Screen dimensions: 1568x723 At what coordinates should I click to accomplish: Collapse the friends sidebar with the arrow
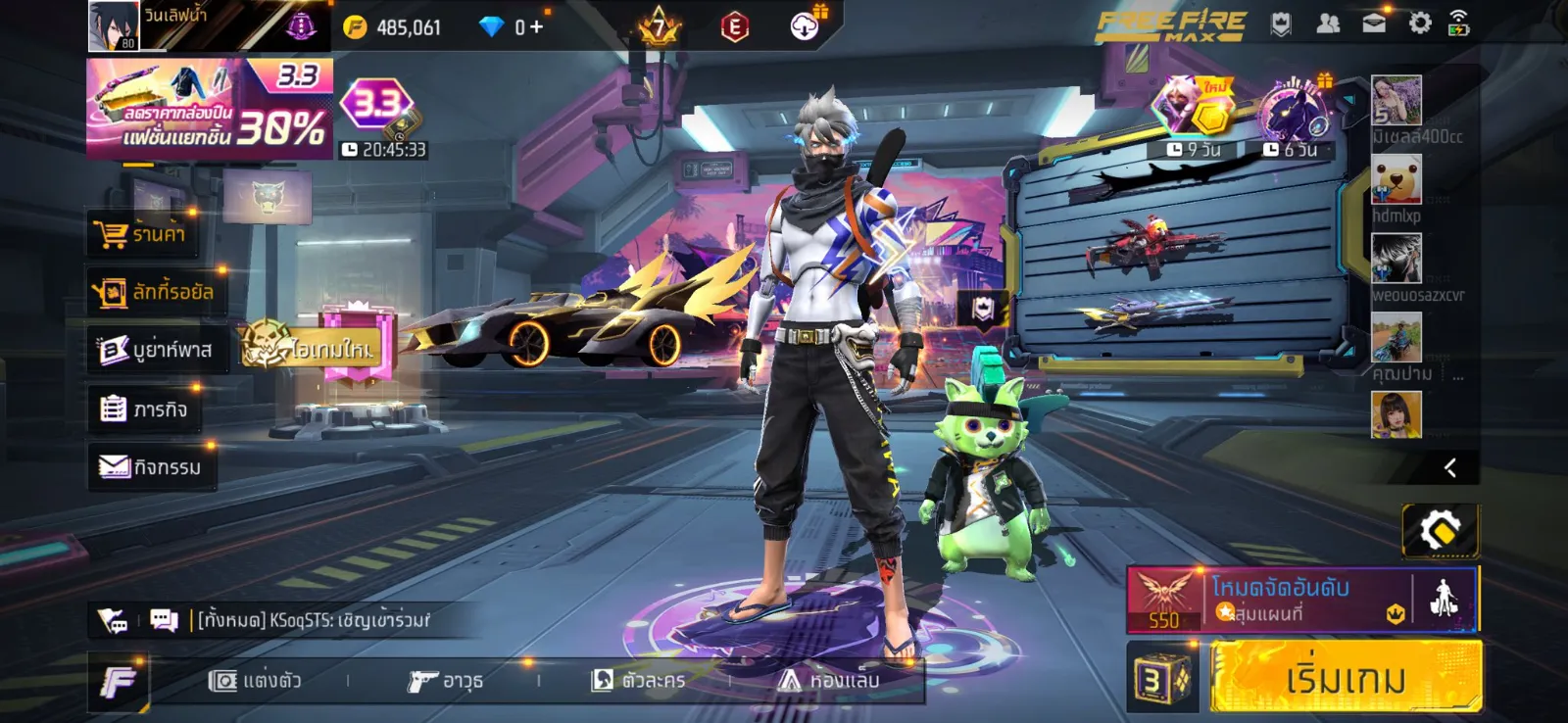point(1449,468)
